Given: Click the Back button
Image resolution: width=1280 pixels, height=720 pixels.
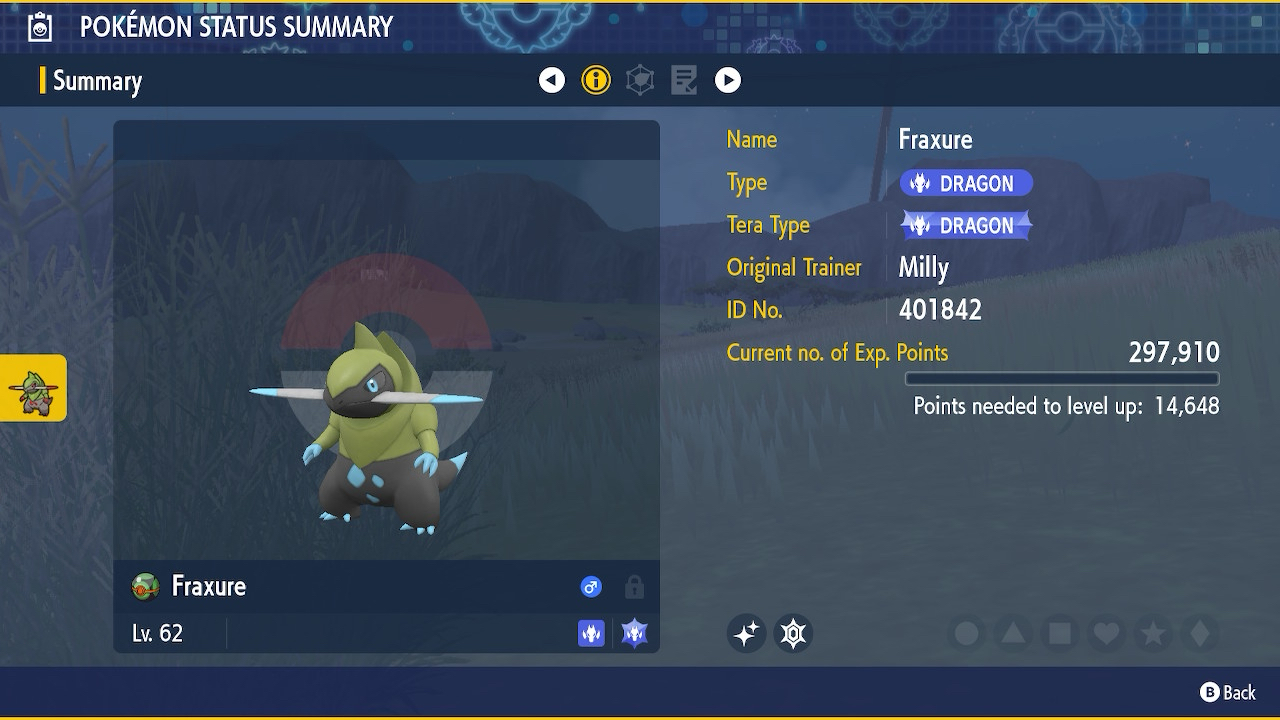Looking at the screenshot, I should click(x=1227, y=692).
